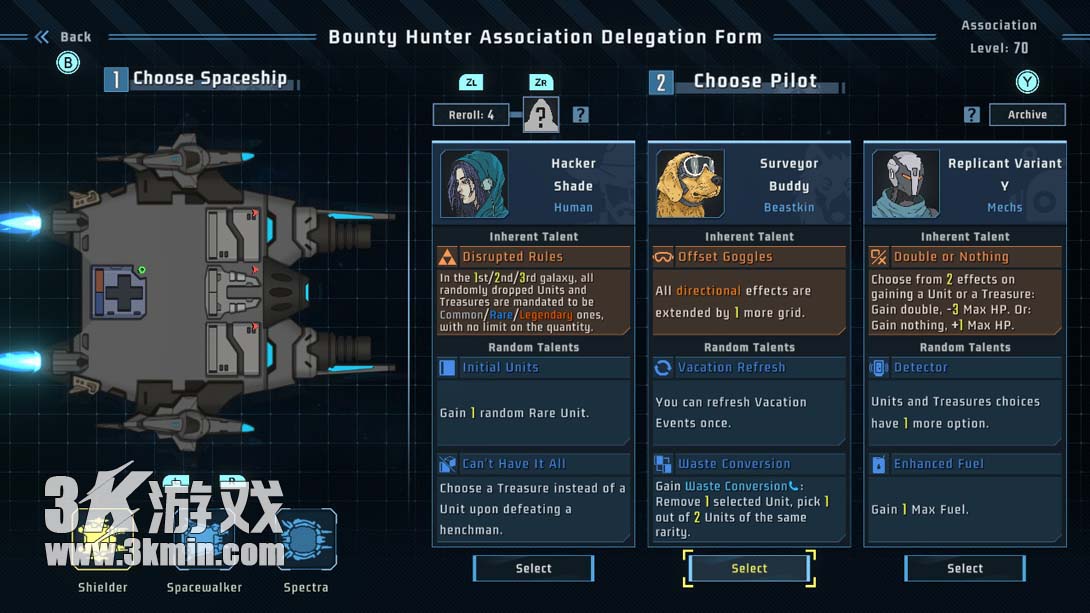Select Replicant Variant Y as pilot

[965, 568]
